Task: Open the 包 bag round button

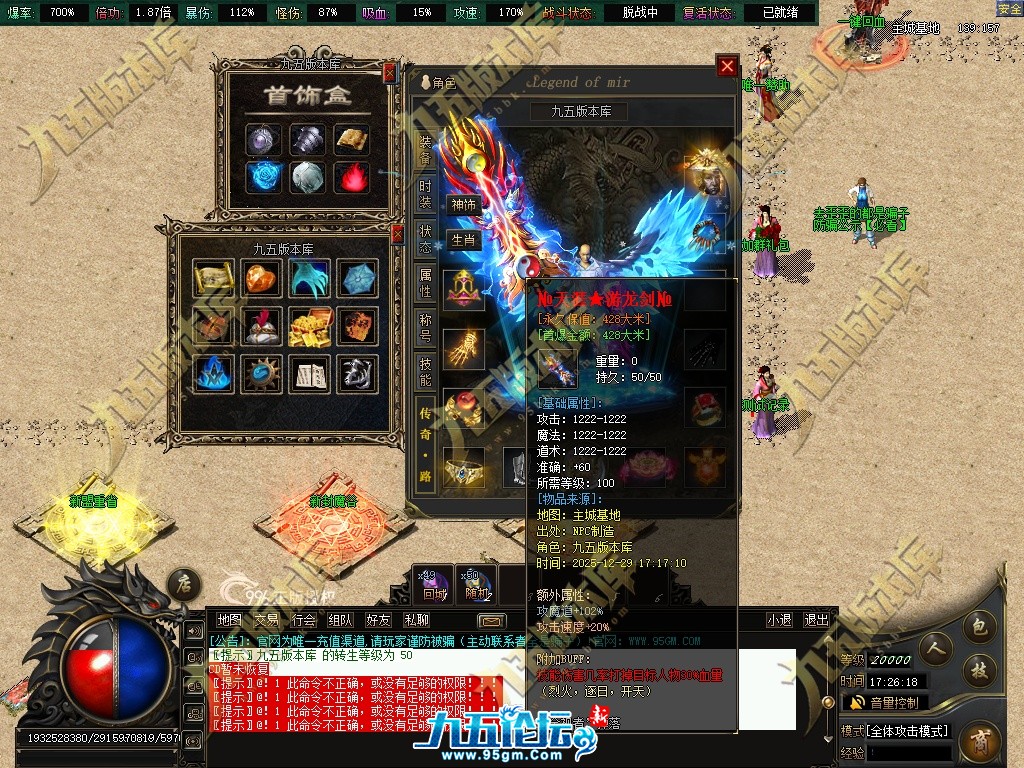Action: 980,627
